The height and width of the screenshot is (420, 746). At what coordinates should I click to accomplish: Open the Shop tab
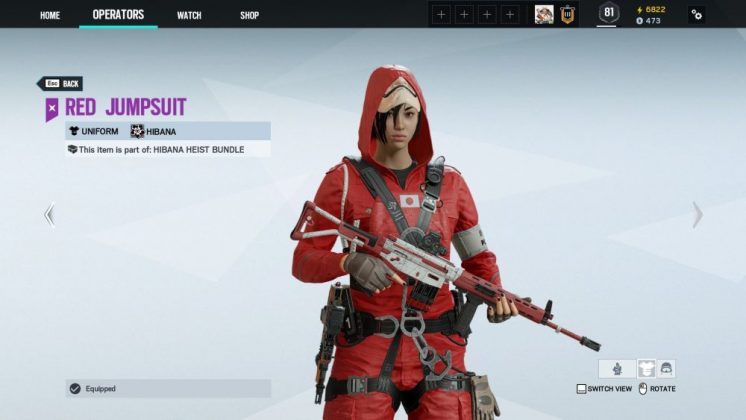coord(250,15)
